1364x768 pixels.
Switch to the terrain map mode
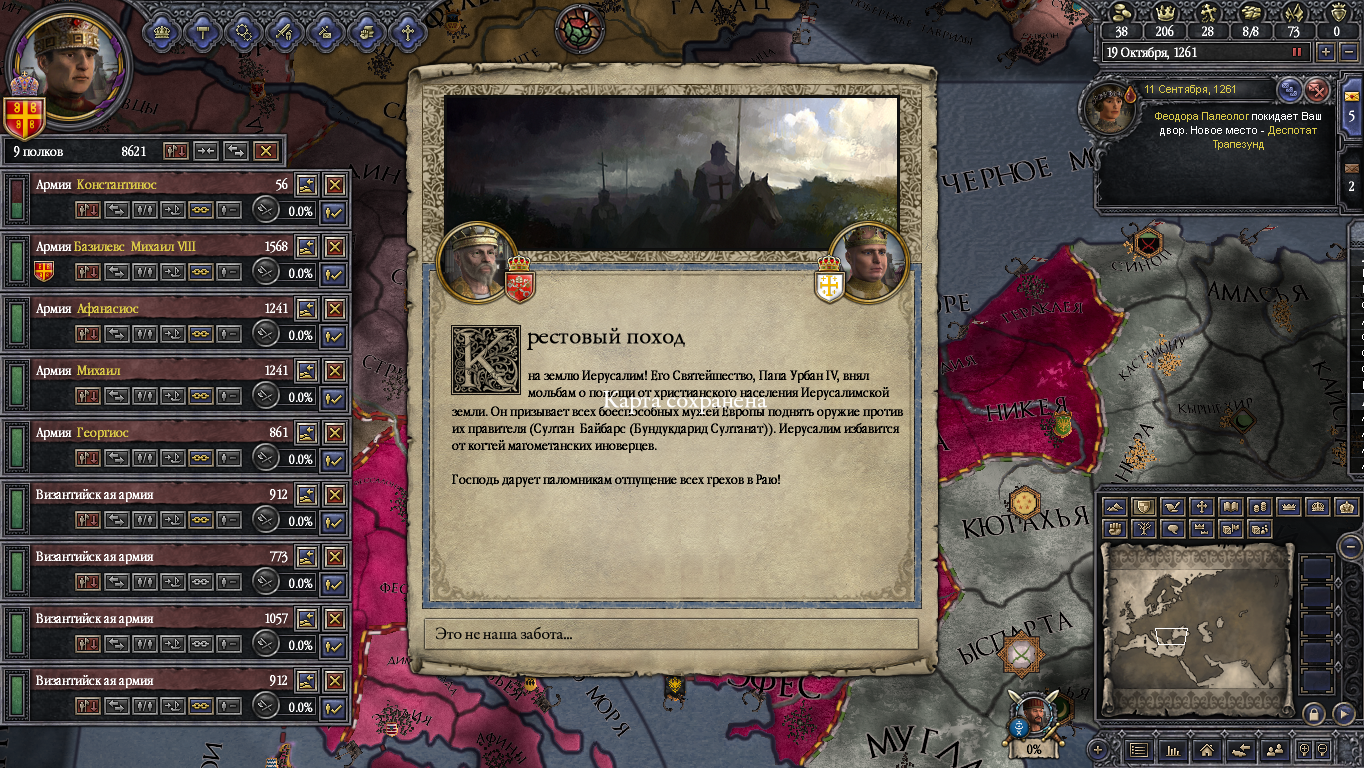point(1115,507)
